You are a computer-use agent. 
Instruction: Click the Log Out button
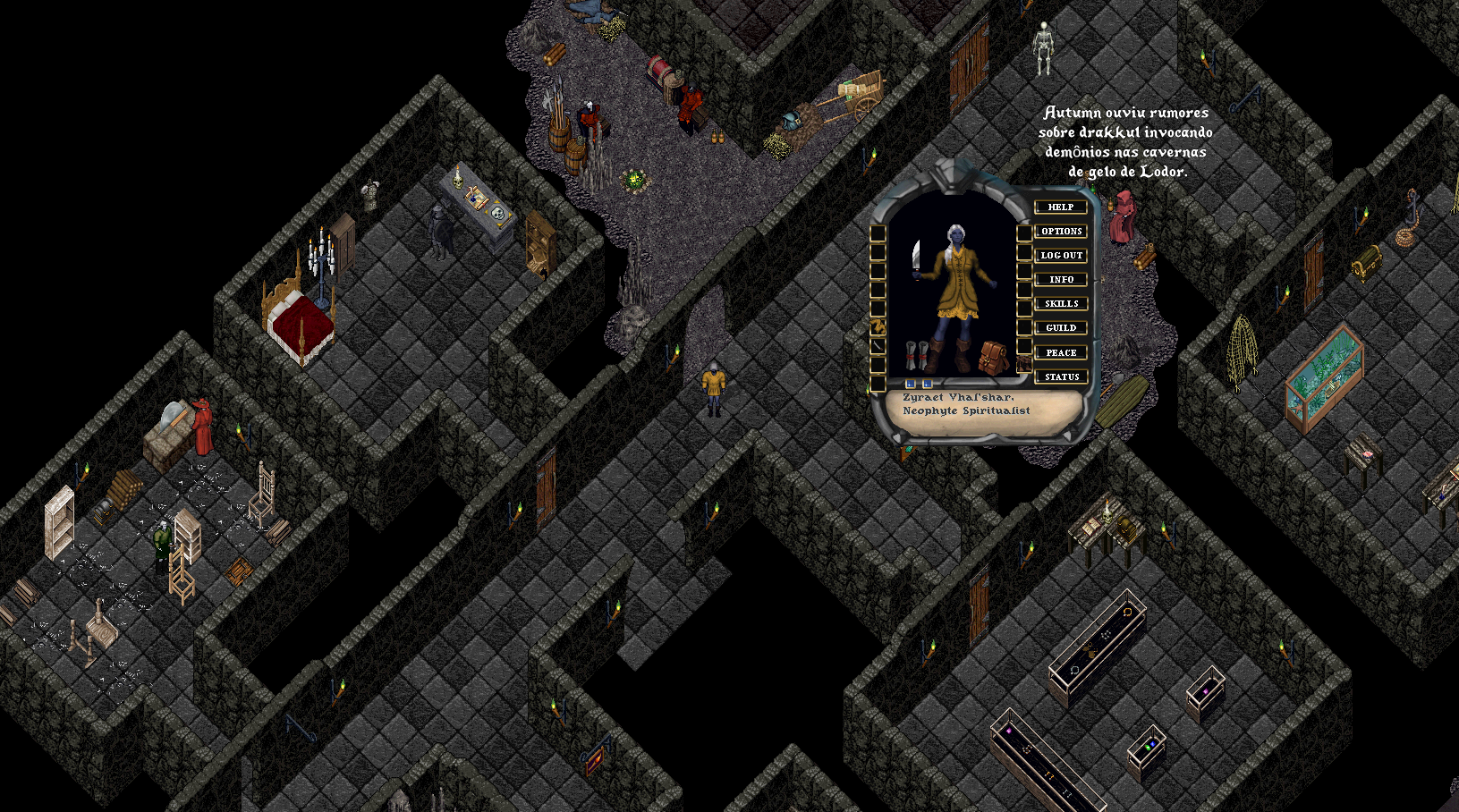coord(1061,256)
